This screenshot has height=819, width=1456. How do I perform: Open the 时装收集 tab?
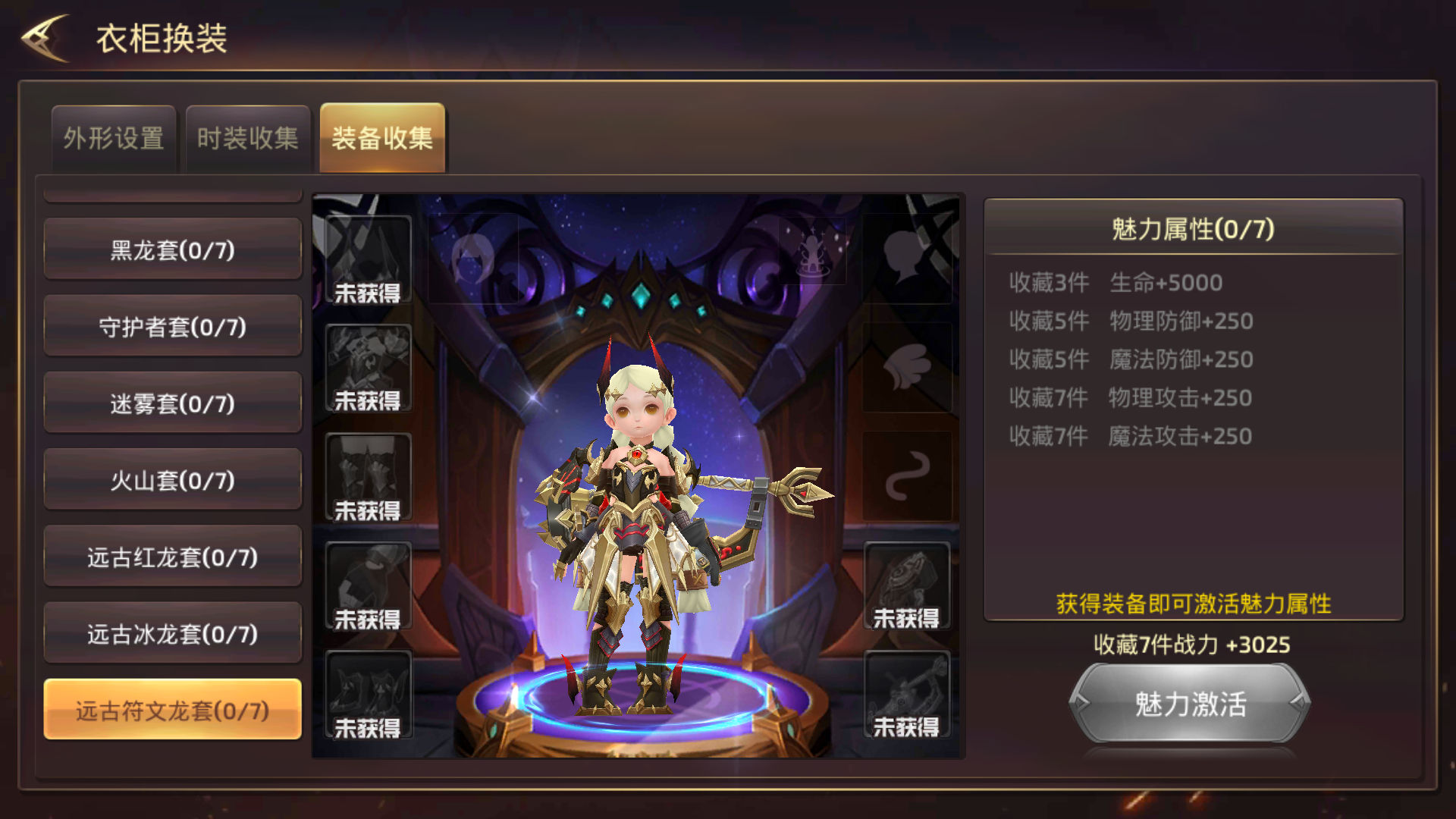248,139
